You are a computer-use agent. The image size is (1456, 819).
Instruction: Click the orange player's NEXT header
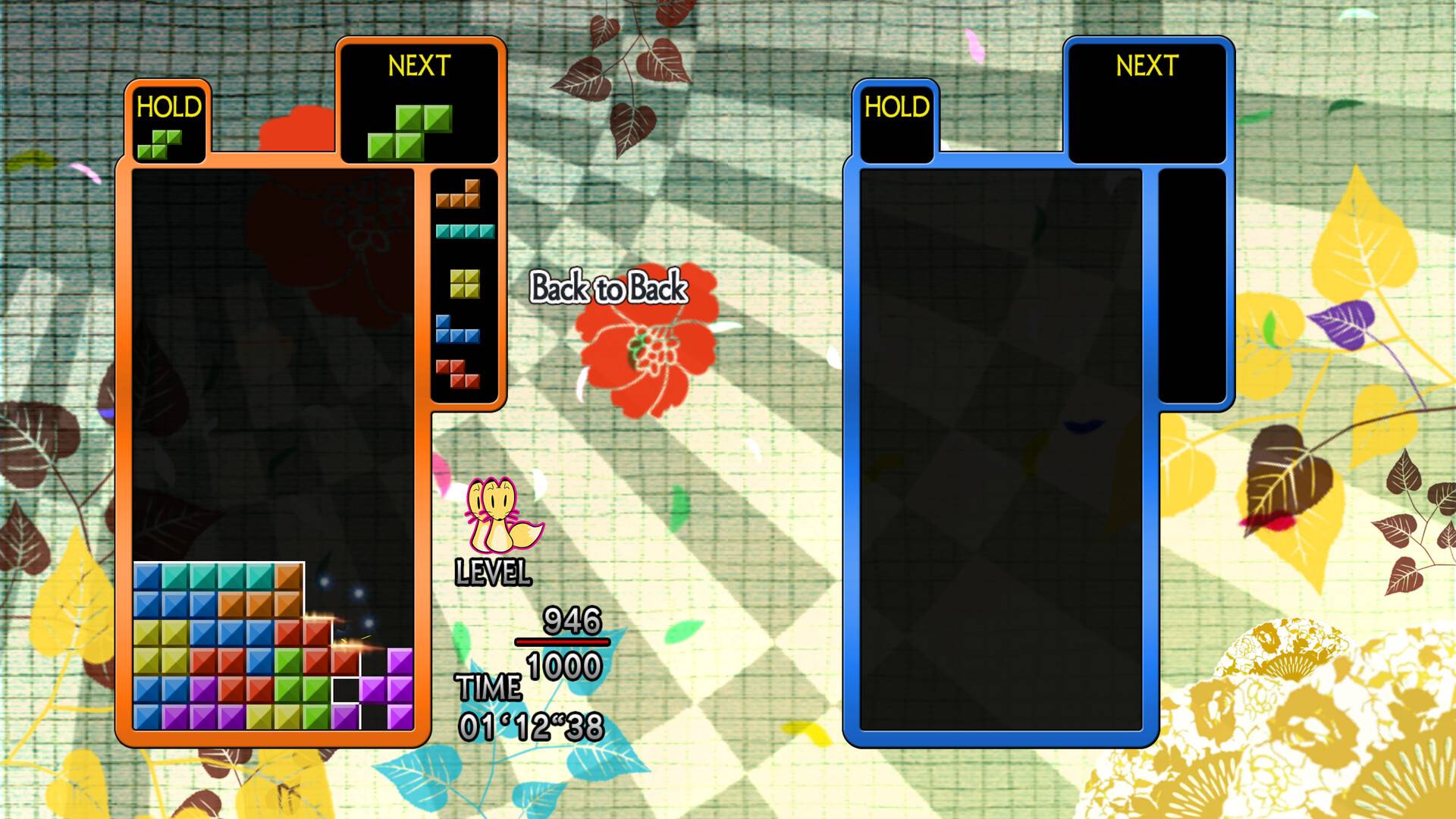click(x=420, y=66)
